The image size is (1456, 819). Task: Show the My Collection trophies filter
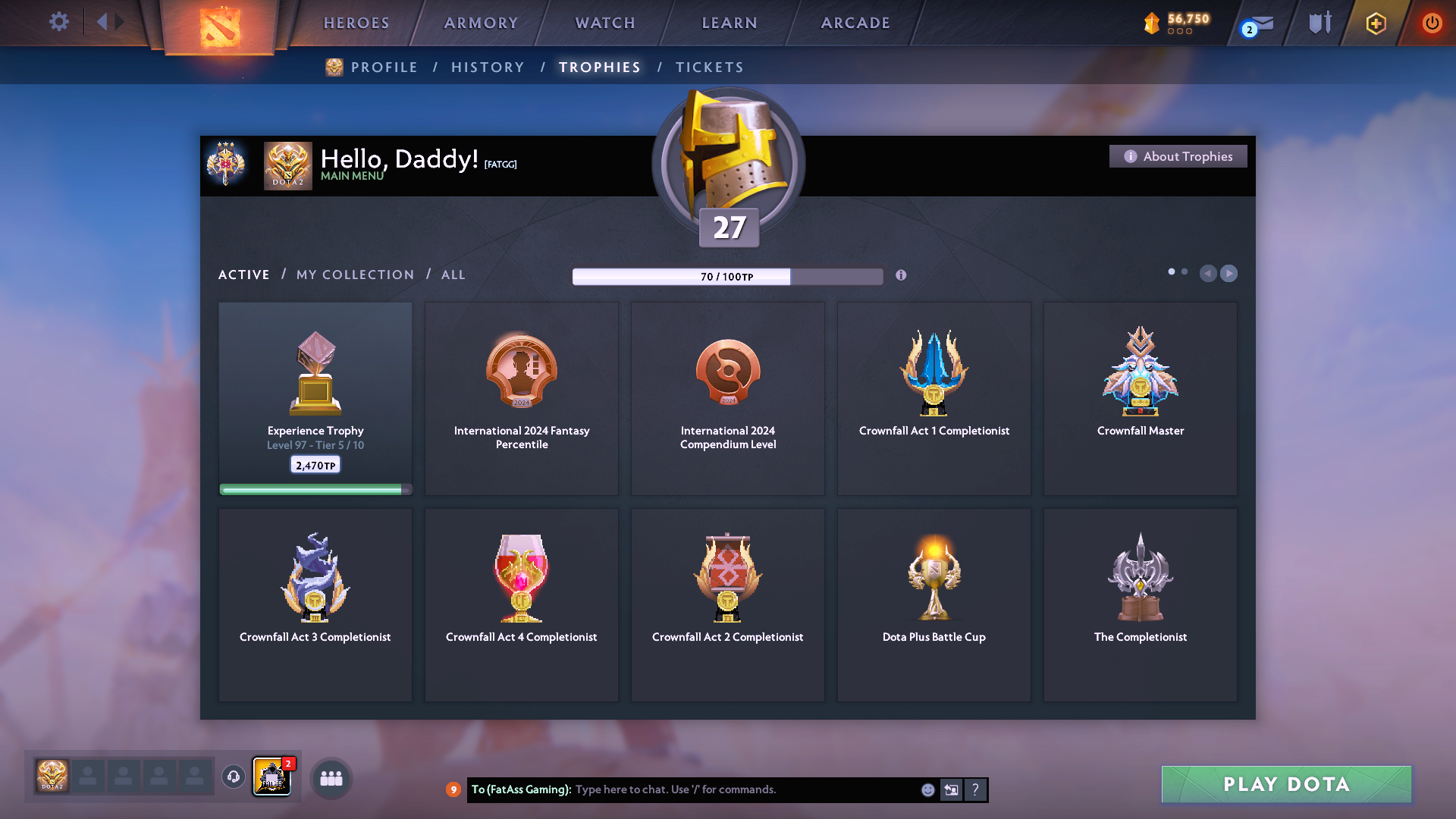tap(355, 275)
